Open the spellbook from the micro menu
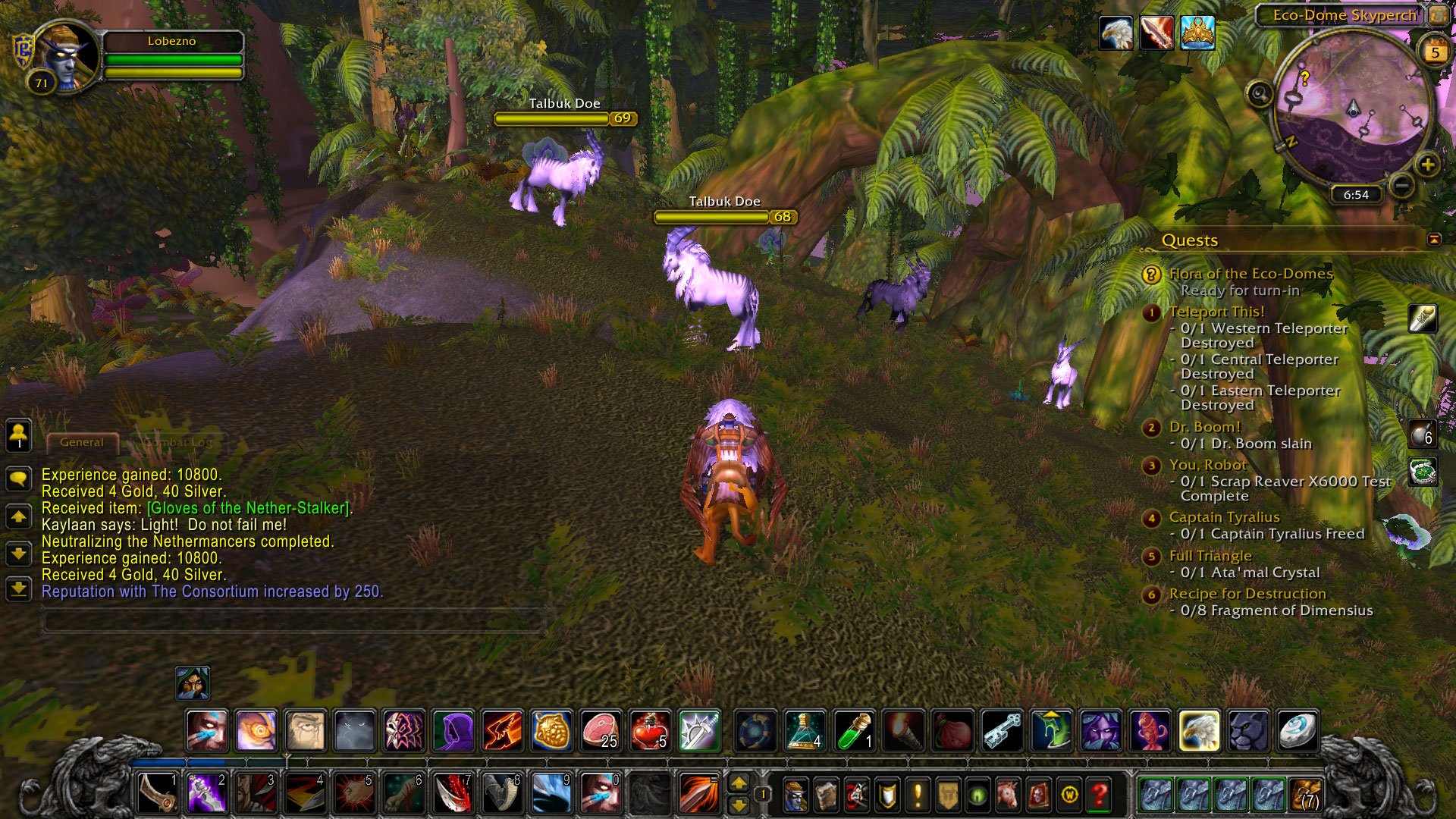Image resolution: width=1456 pixels, height=819 pixels. 827,795
